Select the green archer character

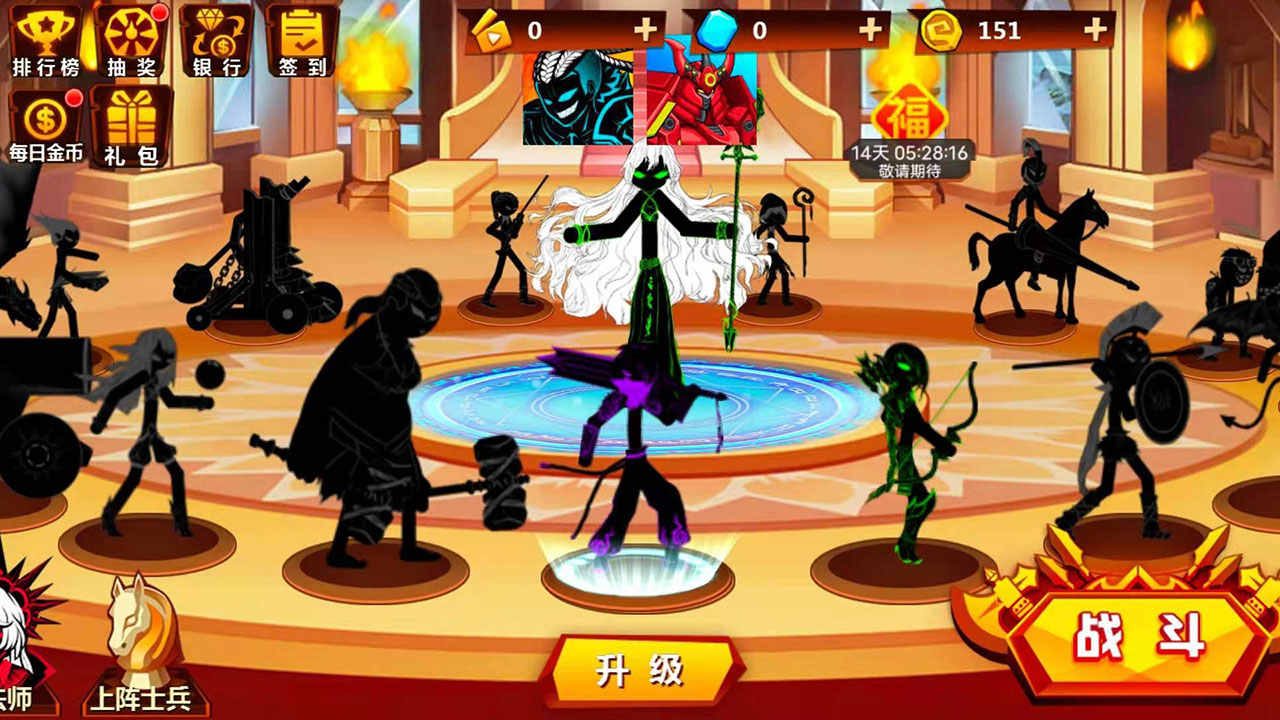click(x=905, y=430)
